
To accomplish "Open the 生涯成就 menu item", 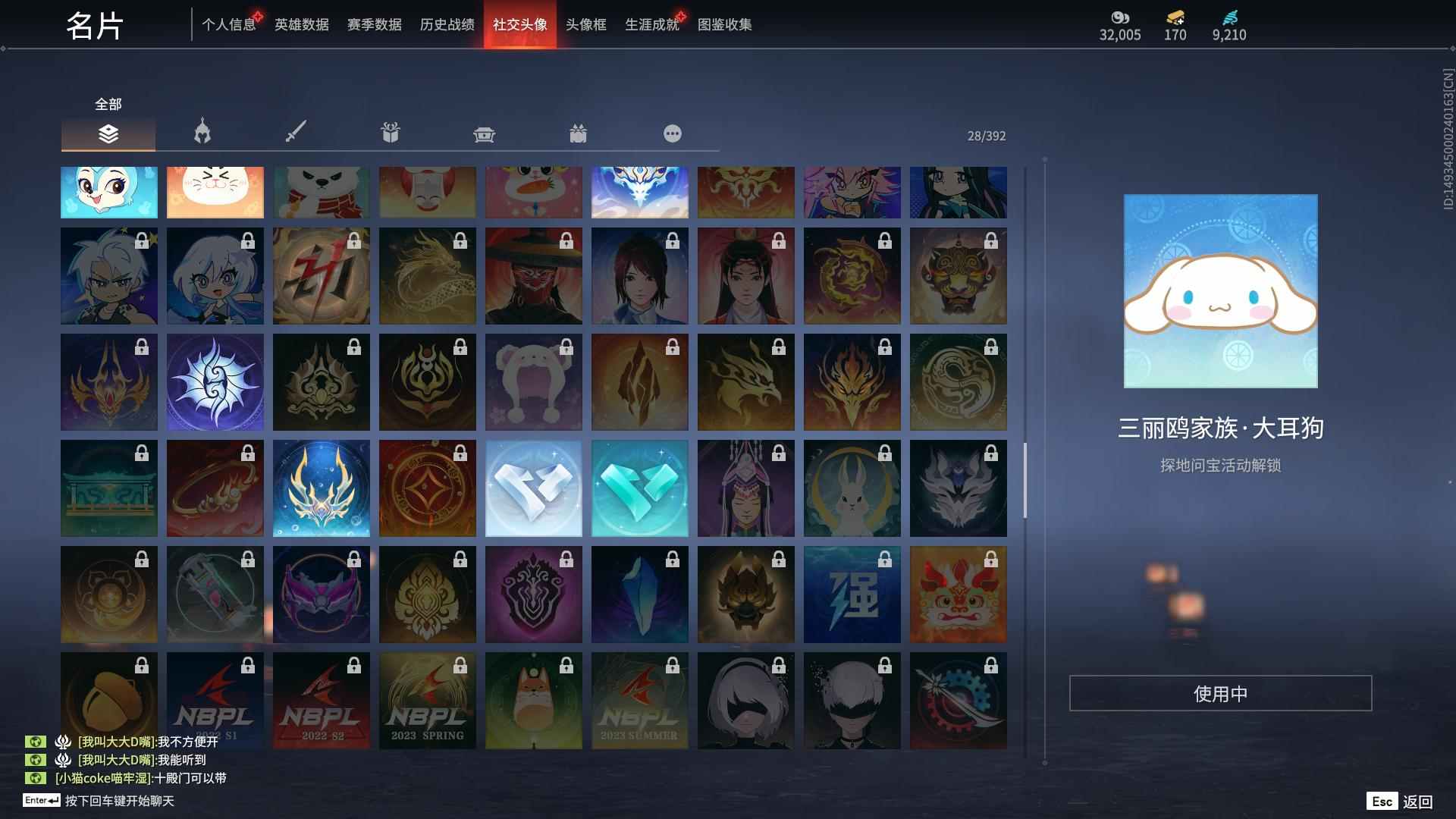I will click(651, 24).
